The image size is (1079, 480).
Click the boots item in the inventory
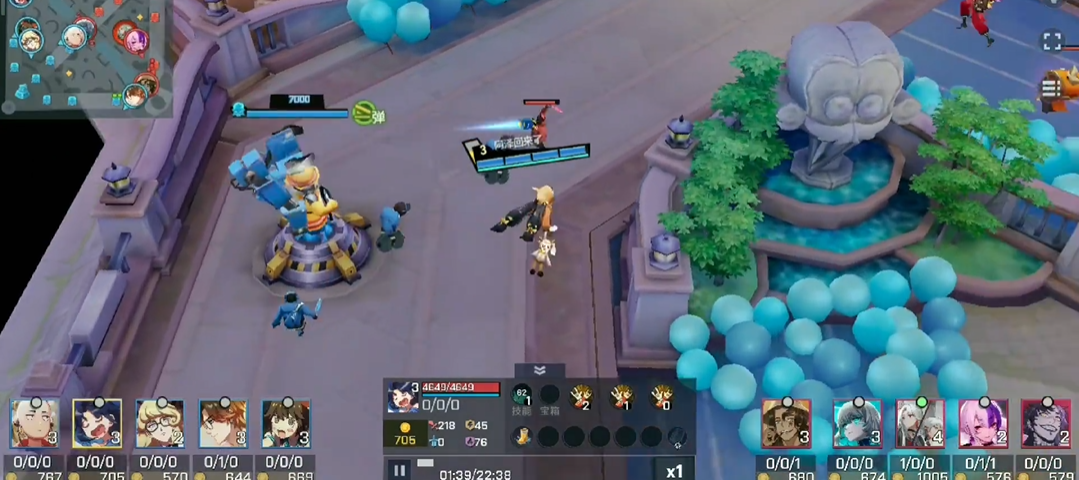[522, 437]
